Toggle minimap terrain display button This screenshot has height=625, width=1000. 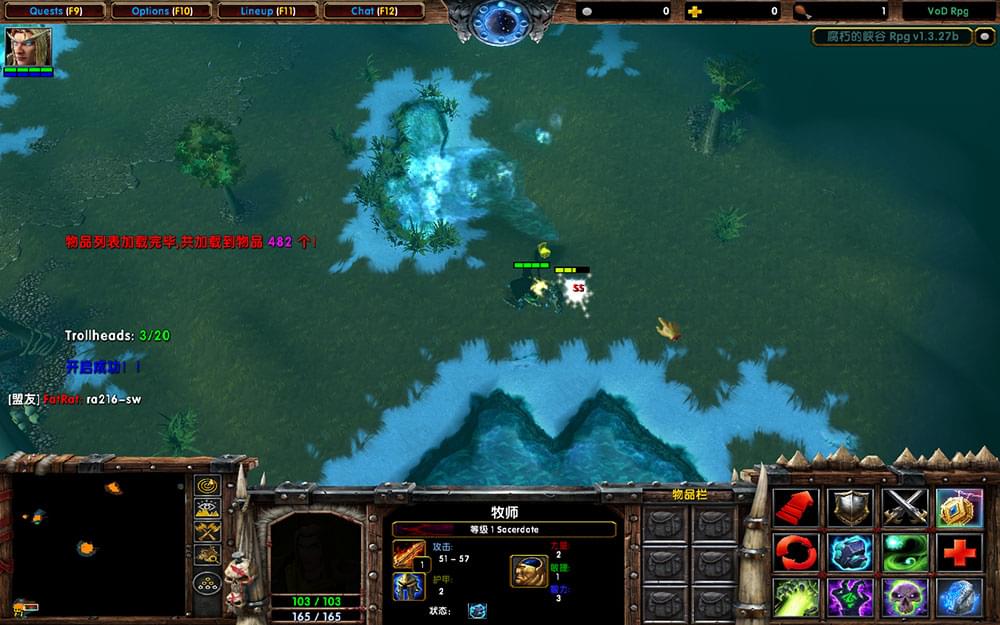[x=207, y=509]
